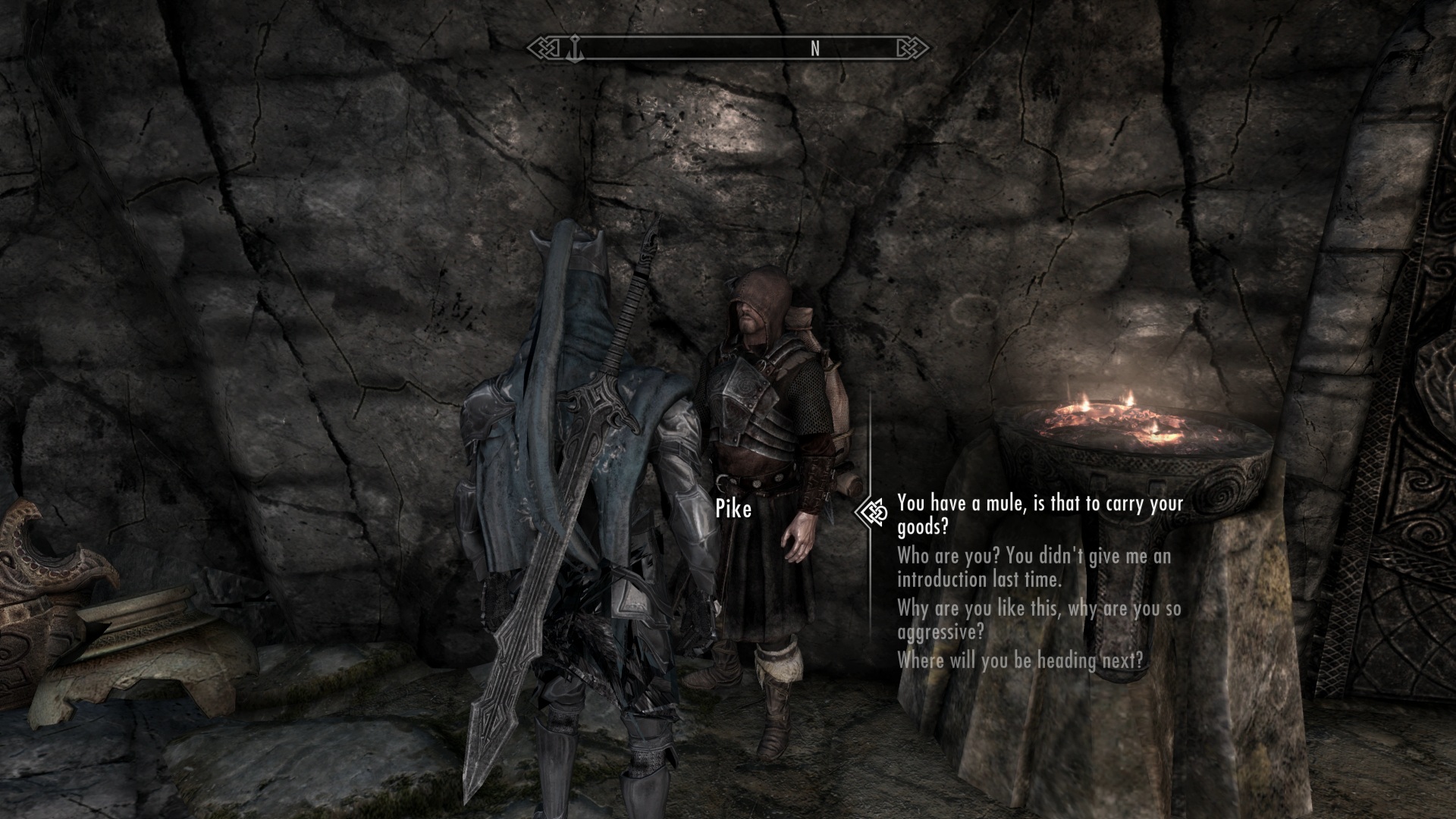The width and height of the screenshot is (1456, 819).
Task: Ask "Where will you be heading next?"
Action: pyautogui.click(x=1020, y=661)
